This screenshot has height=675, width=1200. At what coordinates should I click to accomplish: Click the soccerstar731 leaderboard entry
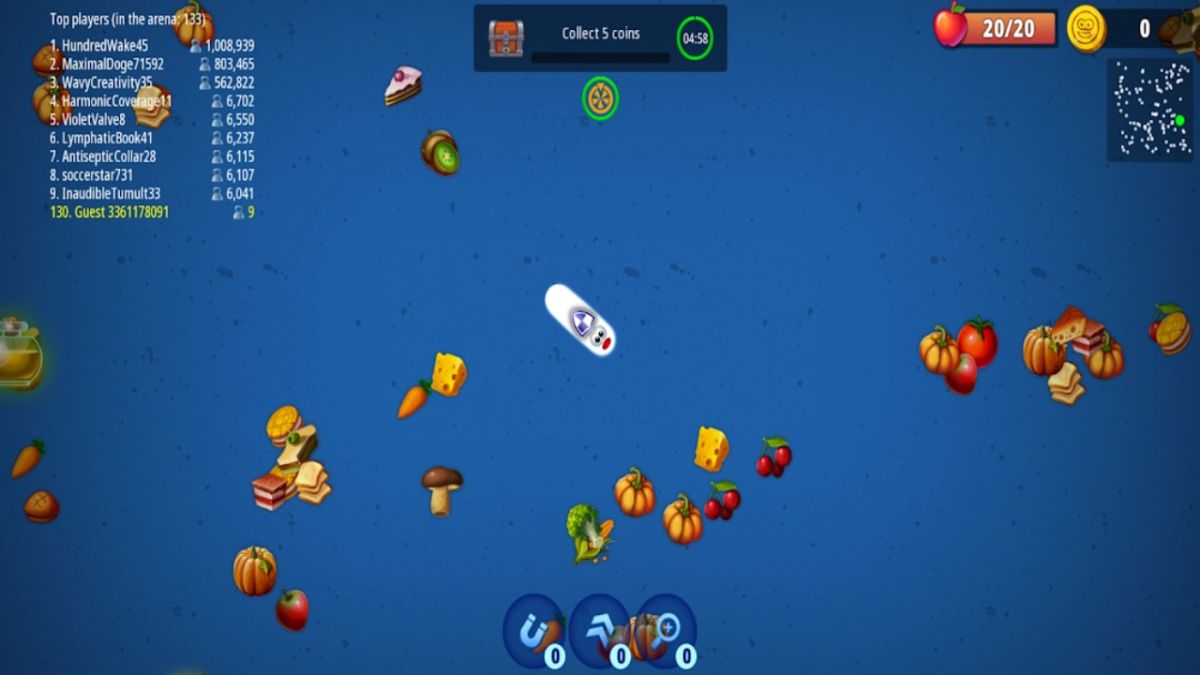pyautogui.click(x=152, y=175)
